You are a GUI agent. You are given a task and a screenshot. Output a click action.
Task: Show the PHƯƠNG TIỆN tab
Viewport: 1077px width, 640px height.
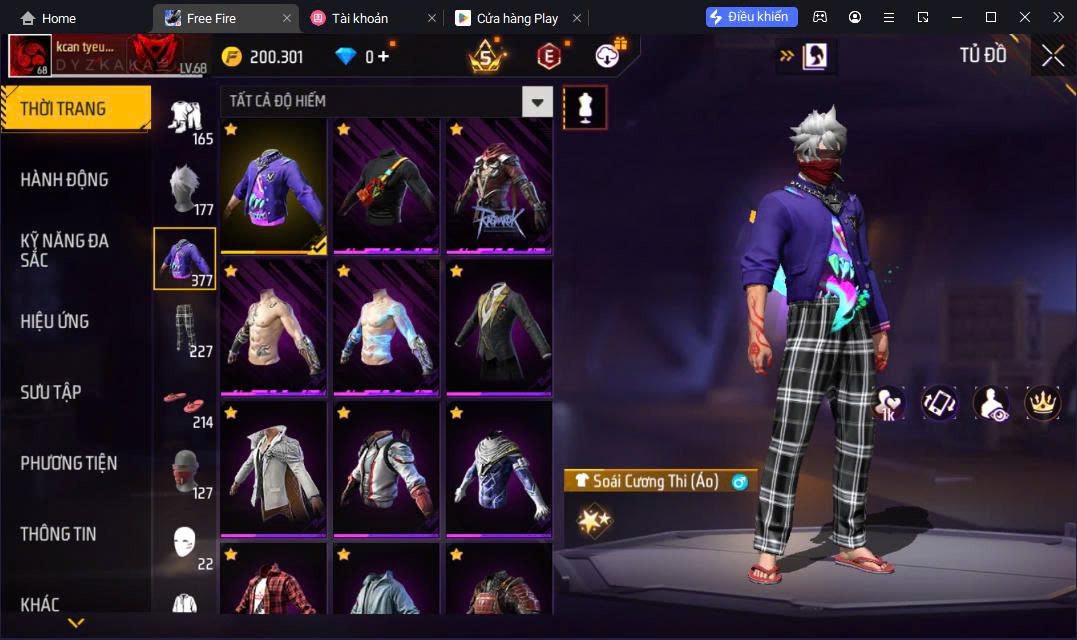click(x=69, y=463)
